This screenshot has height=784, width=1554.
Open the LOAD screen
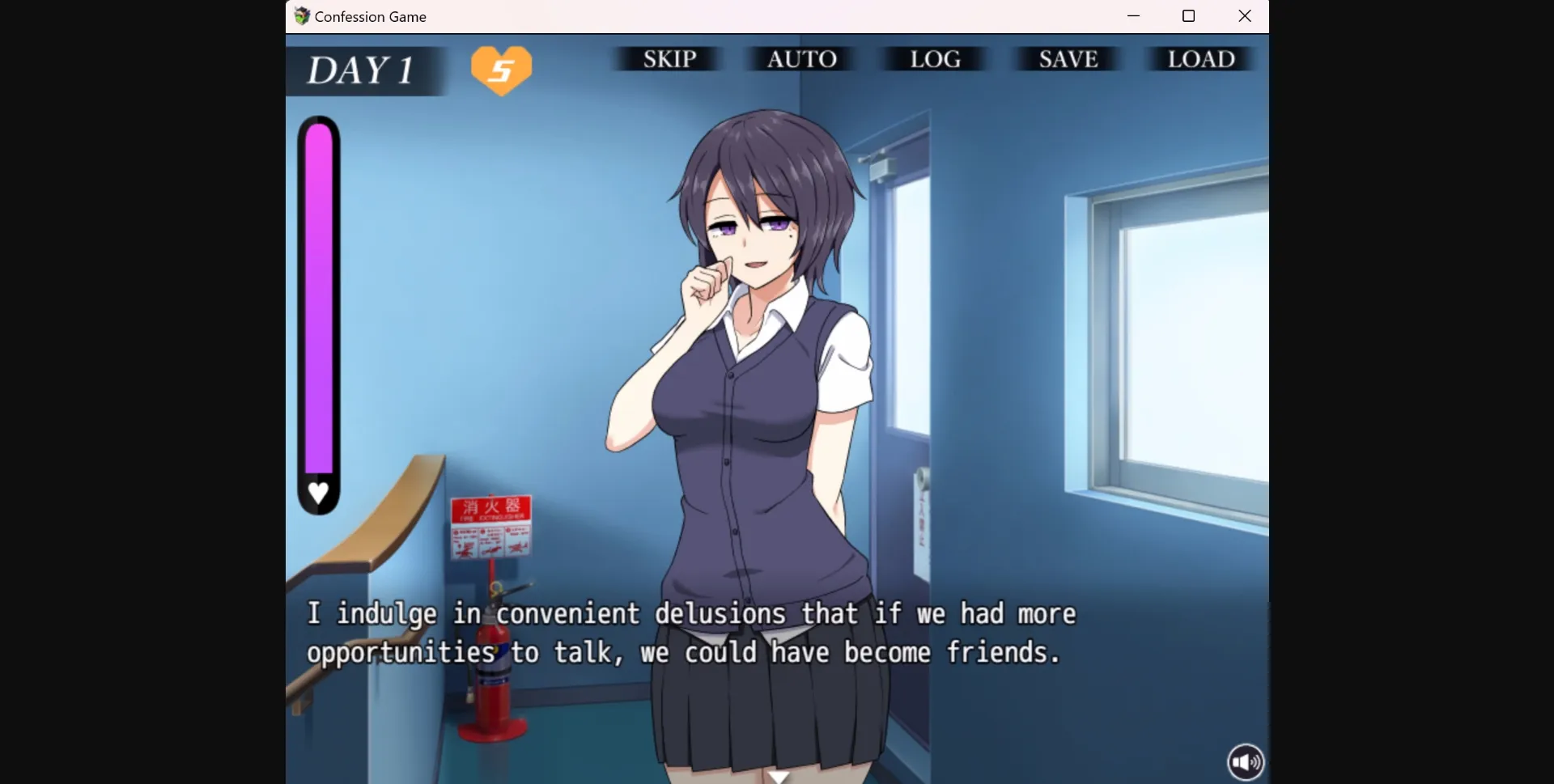(x=1201, y=58)
